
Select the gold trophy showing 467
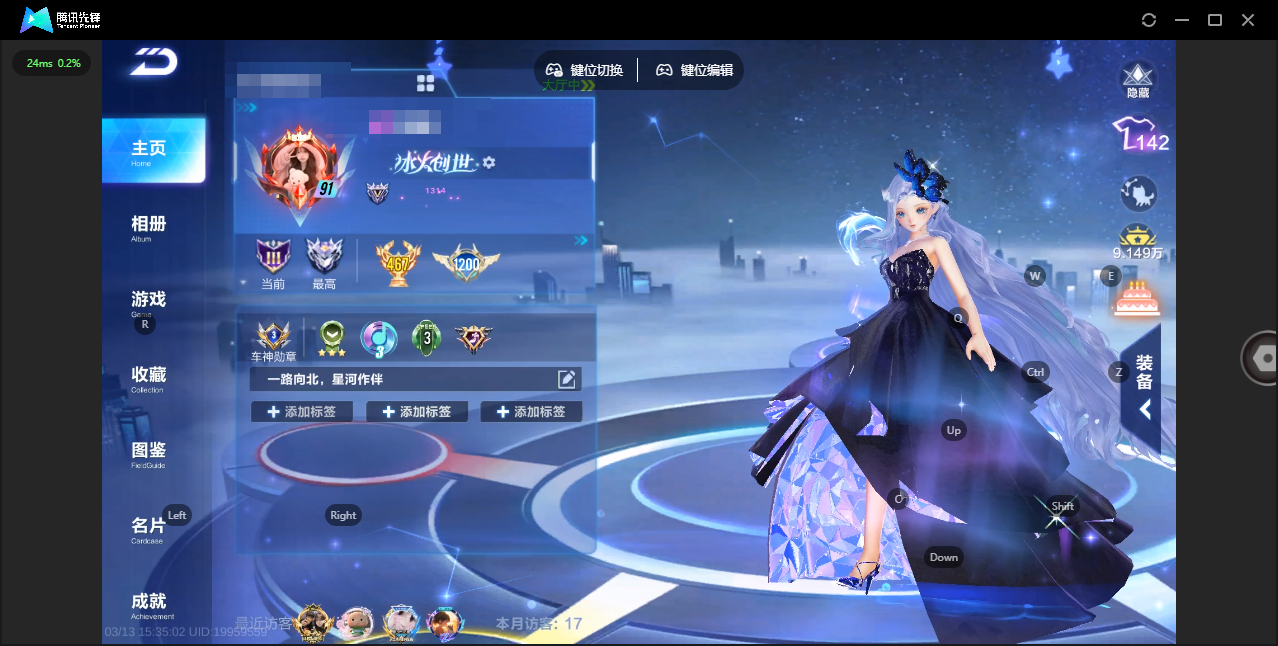395,263
